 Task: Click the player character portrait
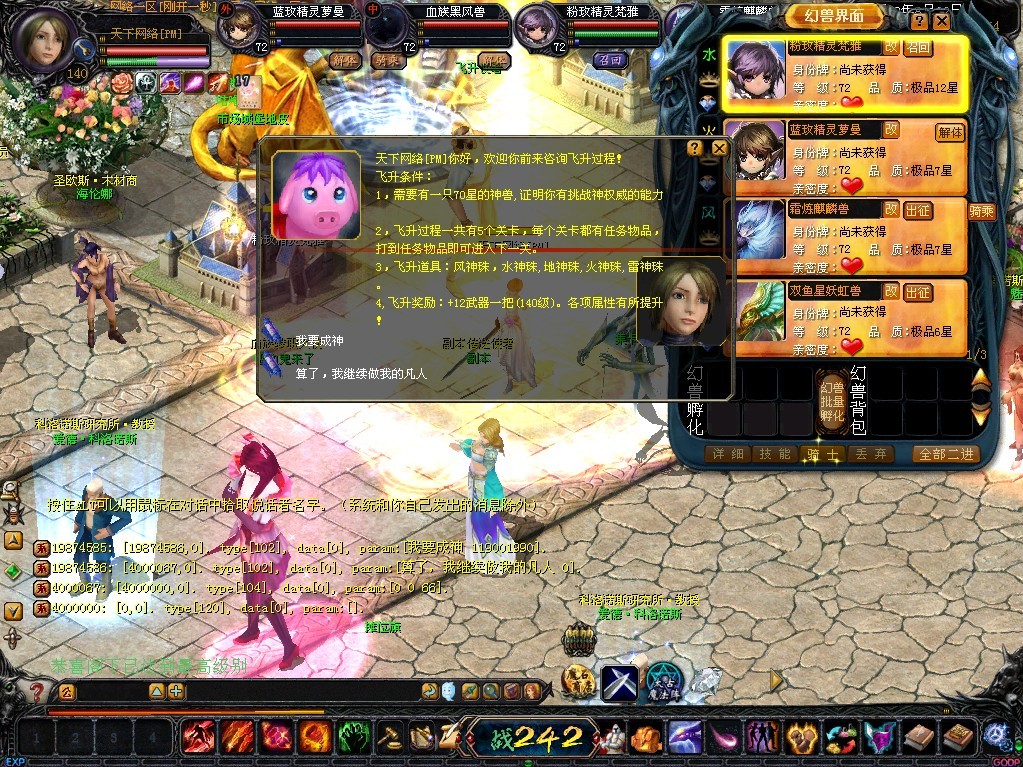[43, 38]
